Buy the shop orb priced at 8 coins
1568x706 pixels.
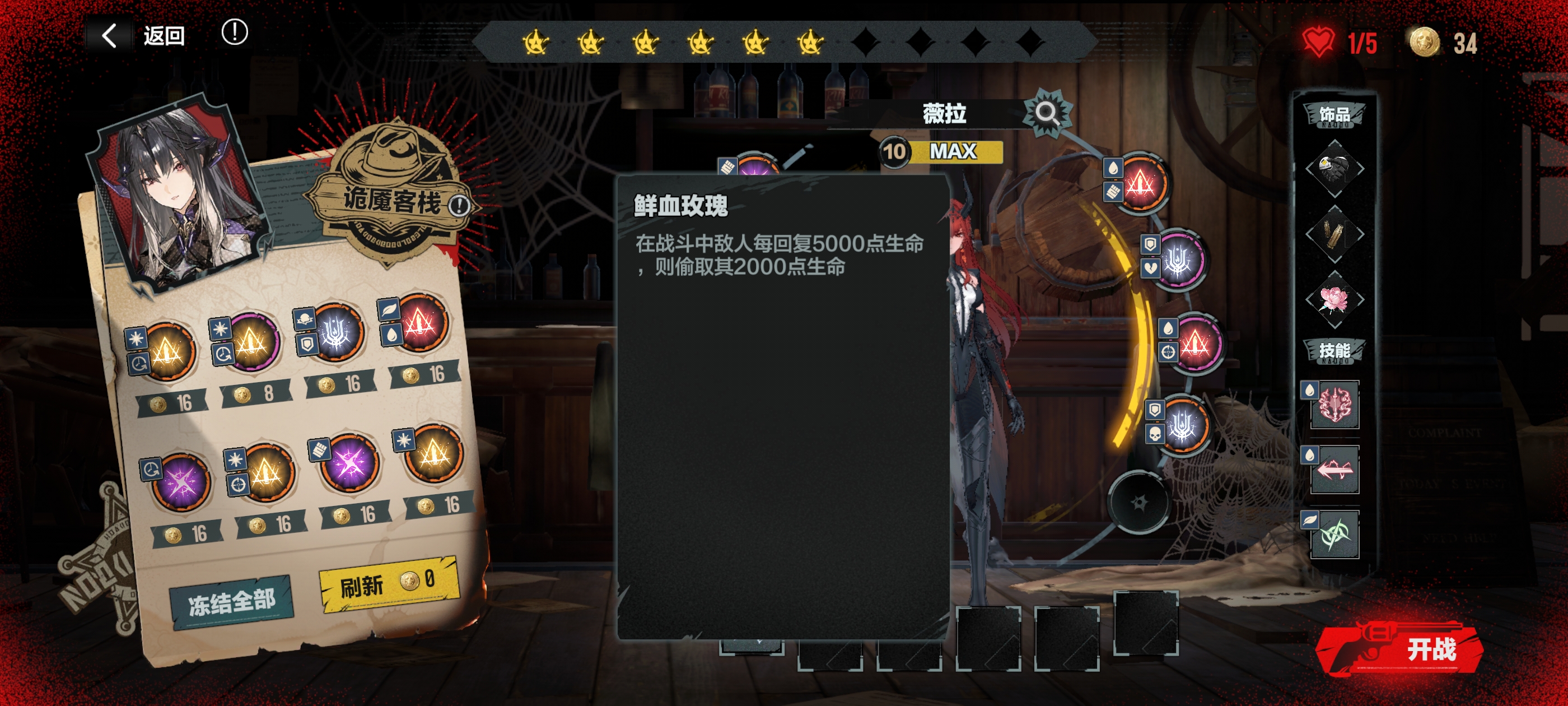click(250, 344)
